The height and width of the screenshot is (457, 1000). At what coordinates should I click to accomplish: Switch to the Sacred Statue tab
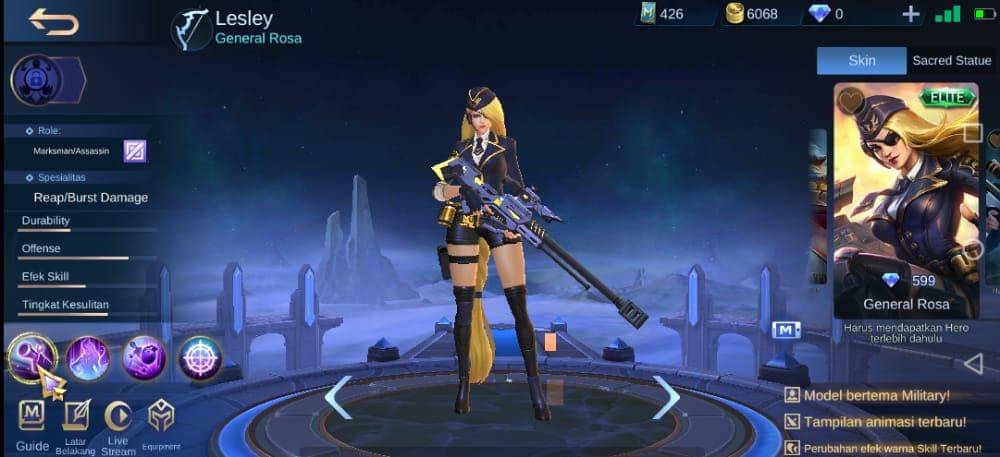pos(951,61)
